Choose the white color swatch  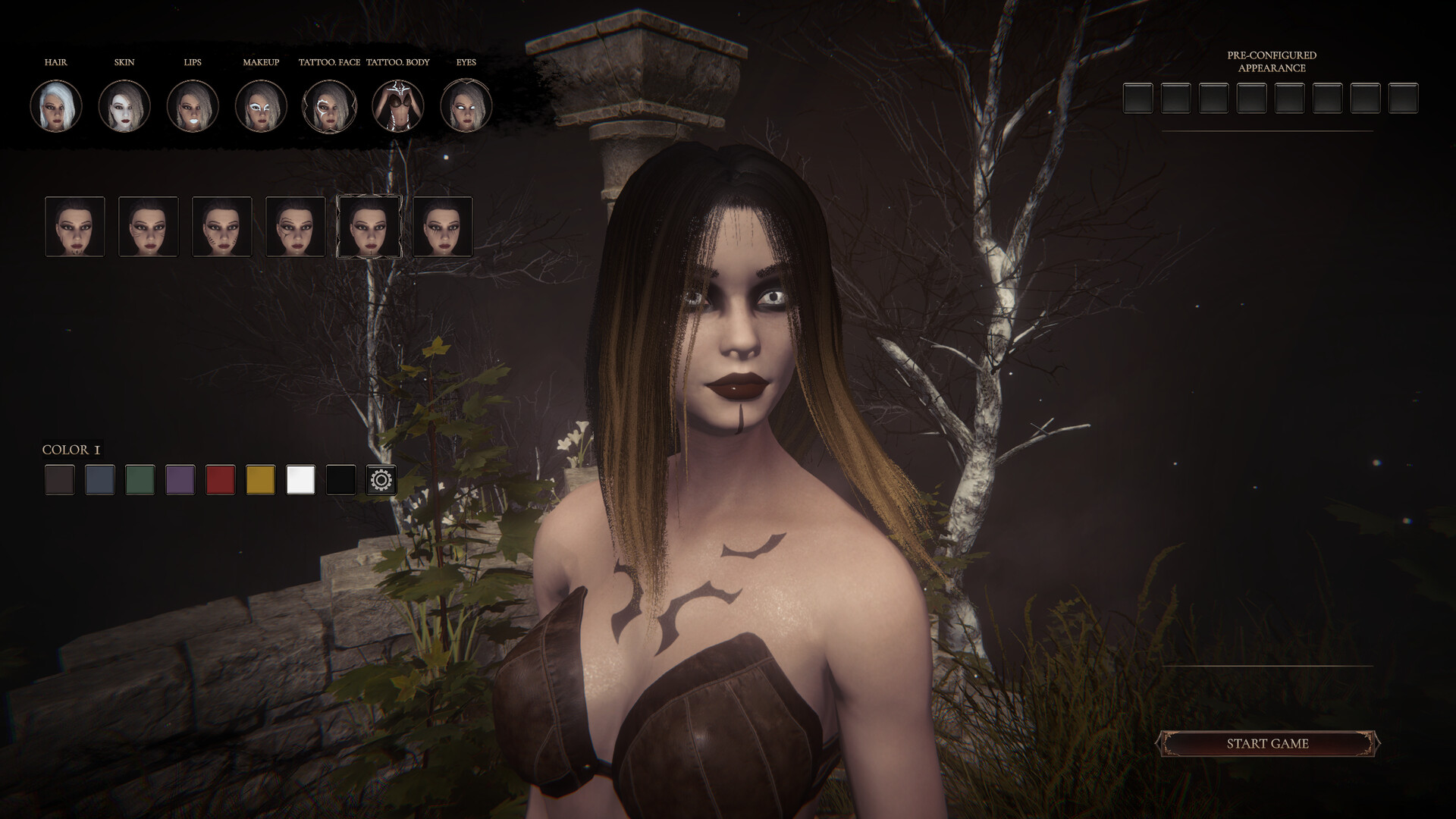[x=300, y=479]
